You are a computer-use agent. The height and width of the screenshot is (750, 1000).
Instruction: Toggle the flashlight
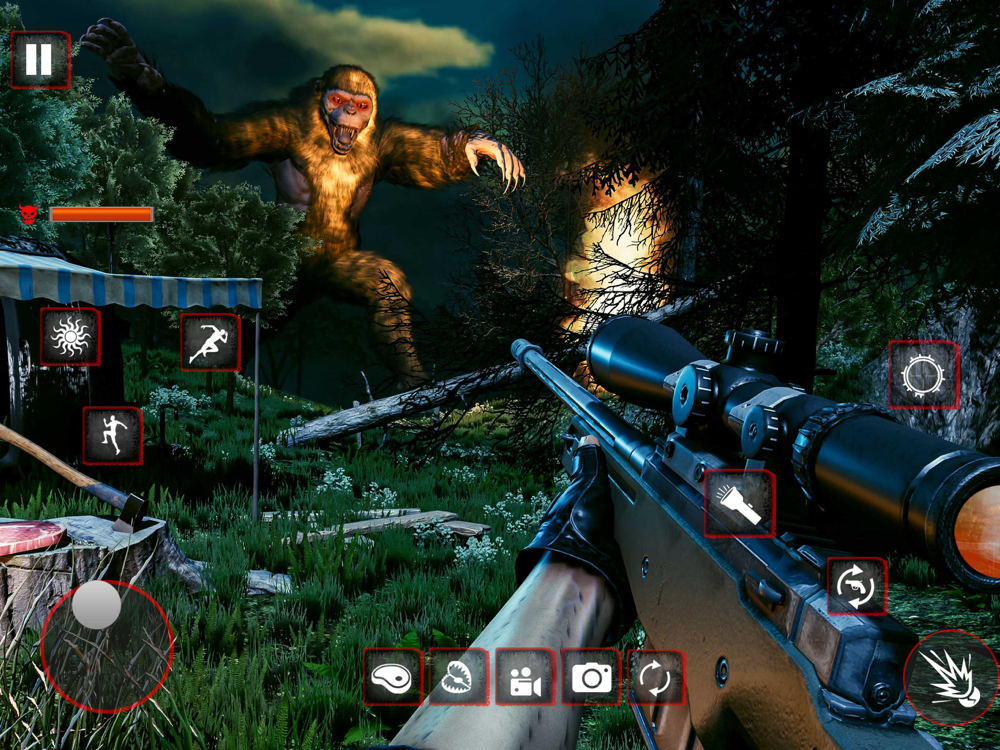(740, 503)
